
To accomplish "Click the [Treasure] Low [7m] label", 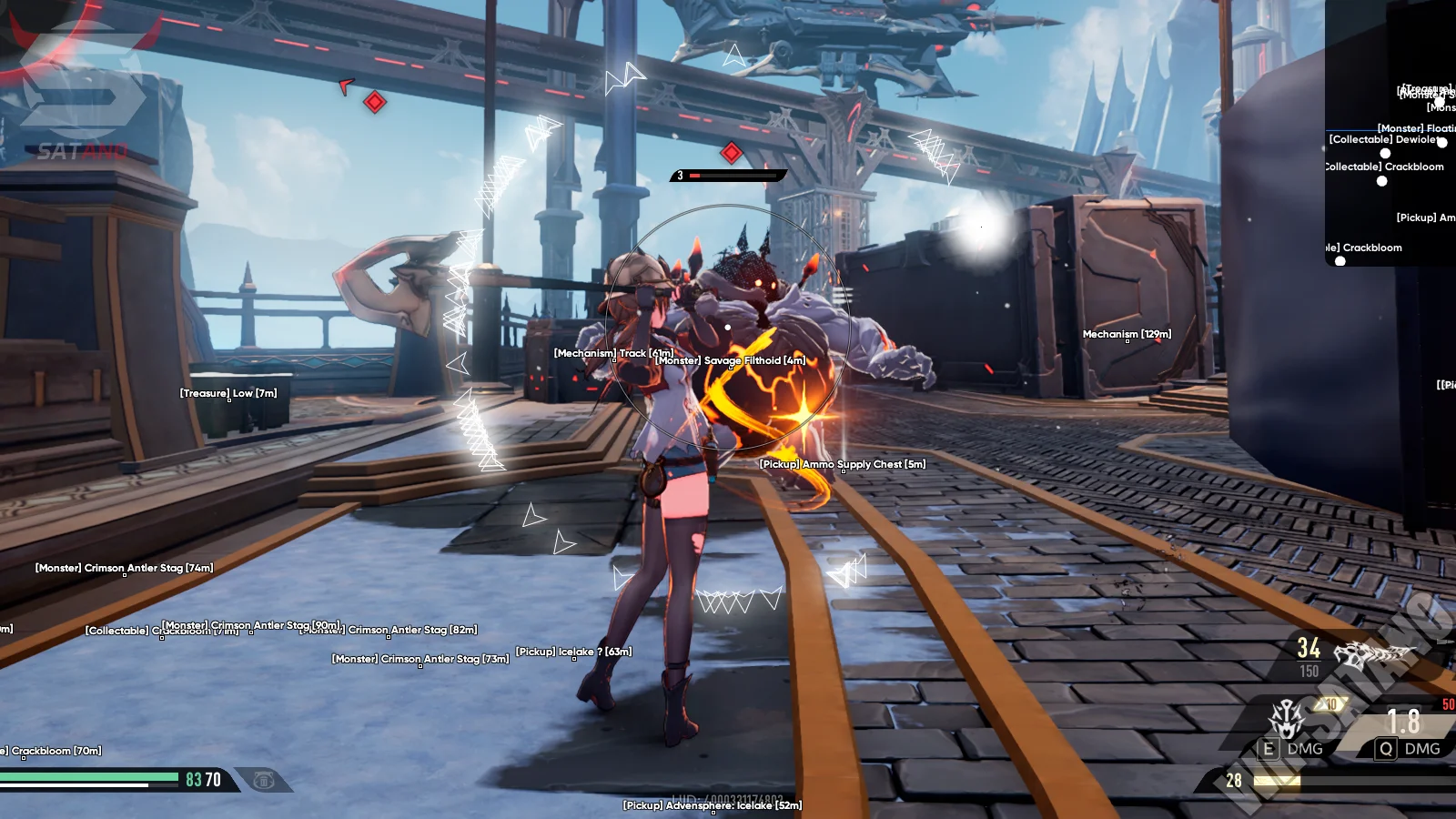I will pyautogui.click(x=227, y=393).
